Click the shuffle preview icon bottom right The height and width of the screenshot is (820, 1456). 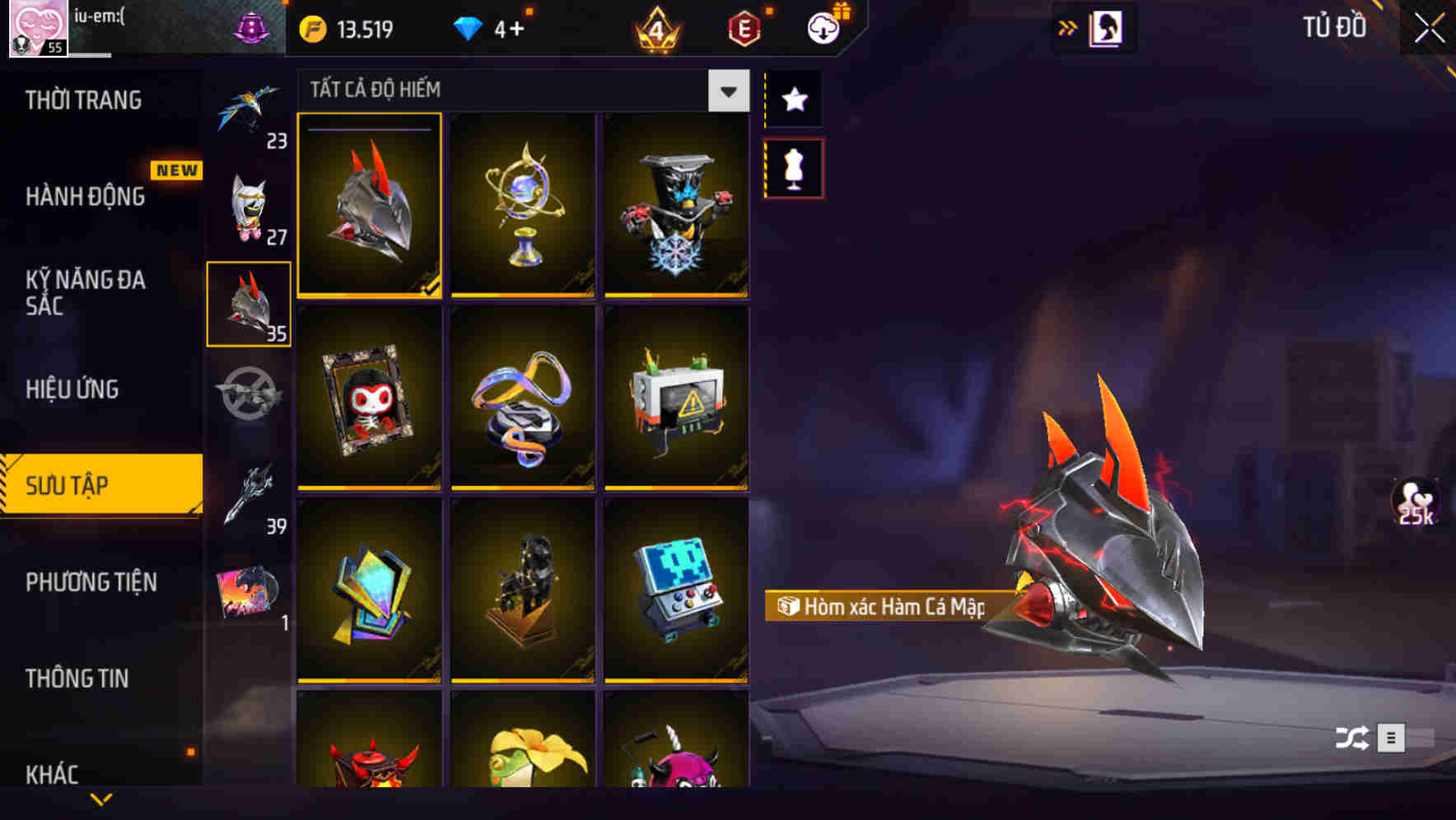click(1350, 738)
